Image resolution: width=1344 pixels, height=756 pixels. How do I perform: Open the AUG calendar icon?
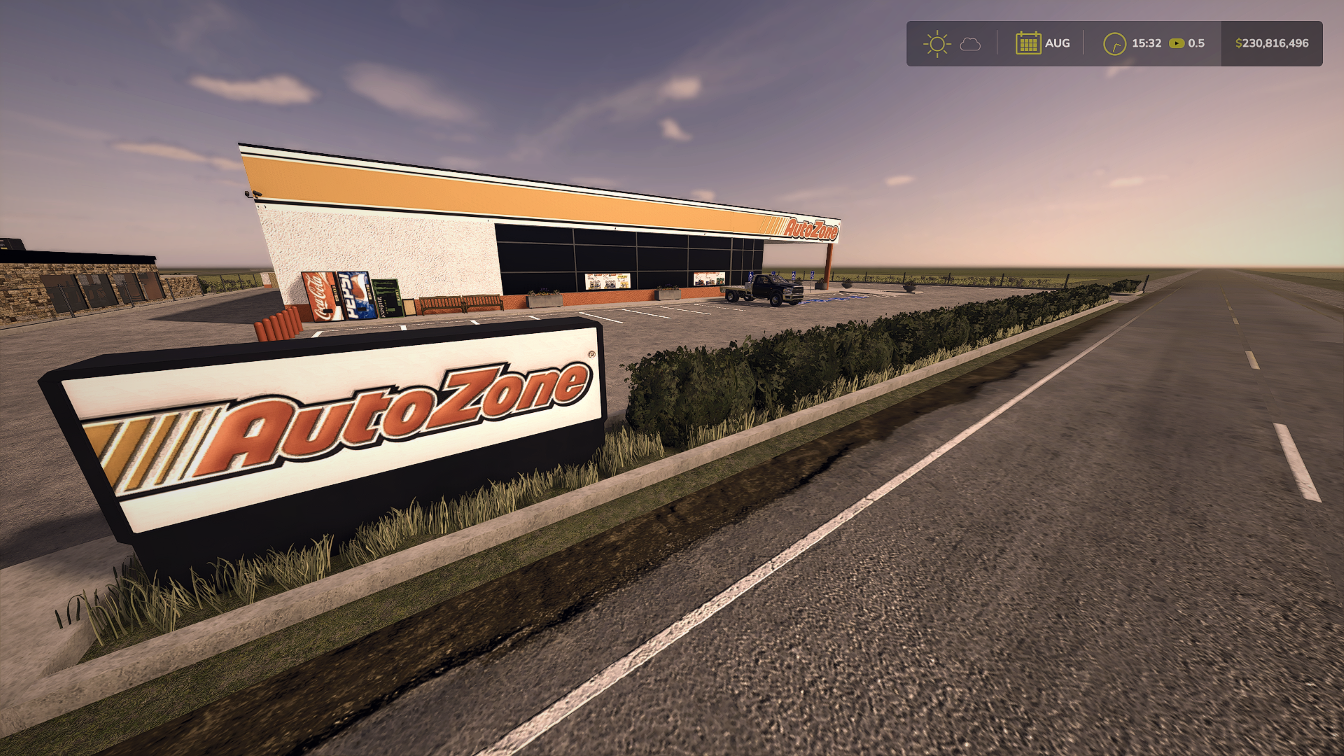1030,43
